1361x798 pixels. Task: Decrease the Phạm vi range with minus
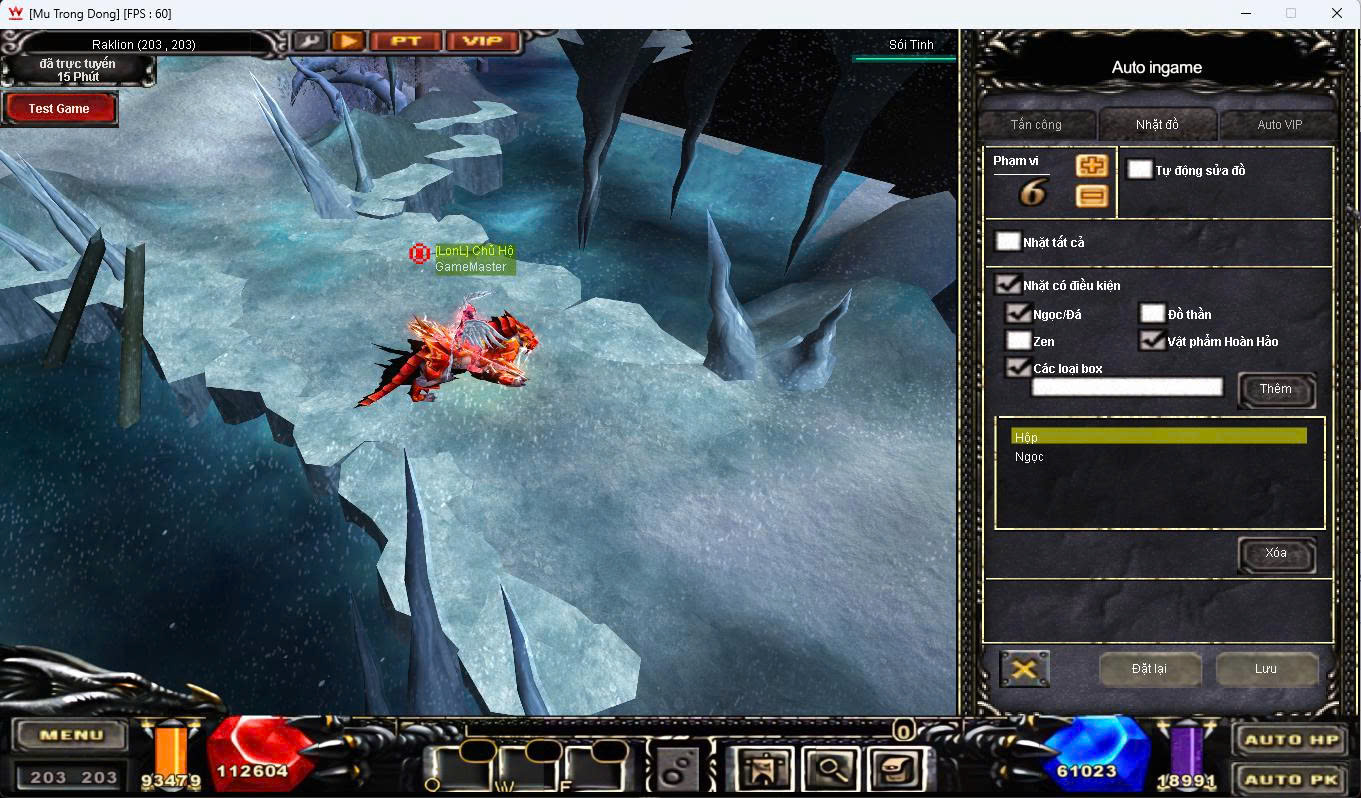click(x=1091, y=196)
